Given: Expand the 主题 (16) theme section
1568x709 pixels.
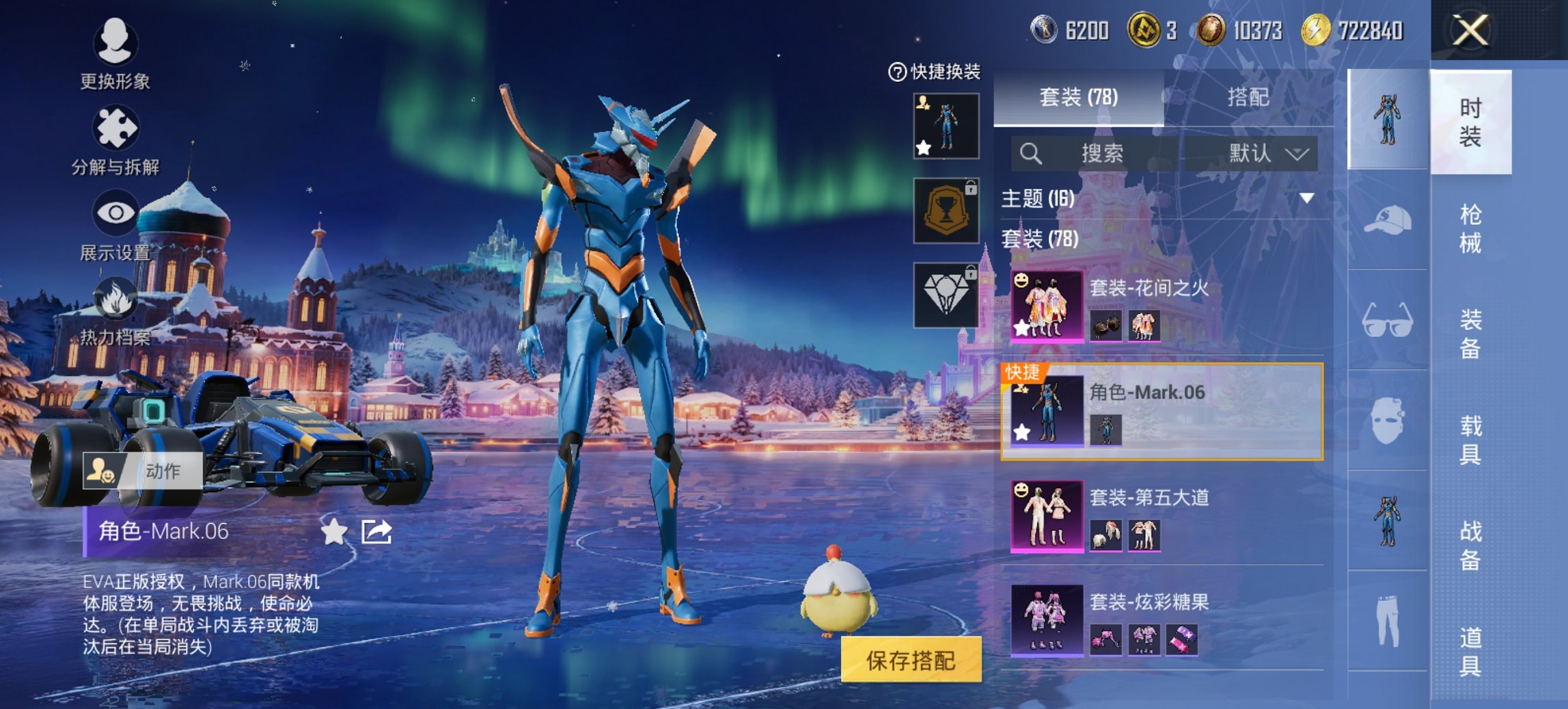Looking at the screenshot, I should click(1306, 199).
